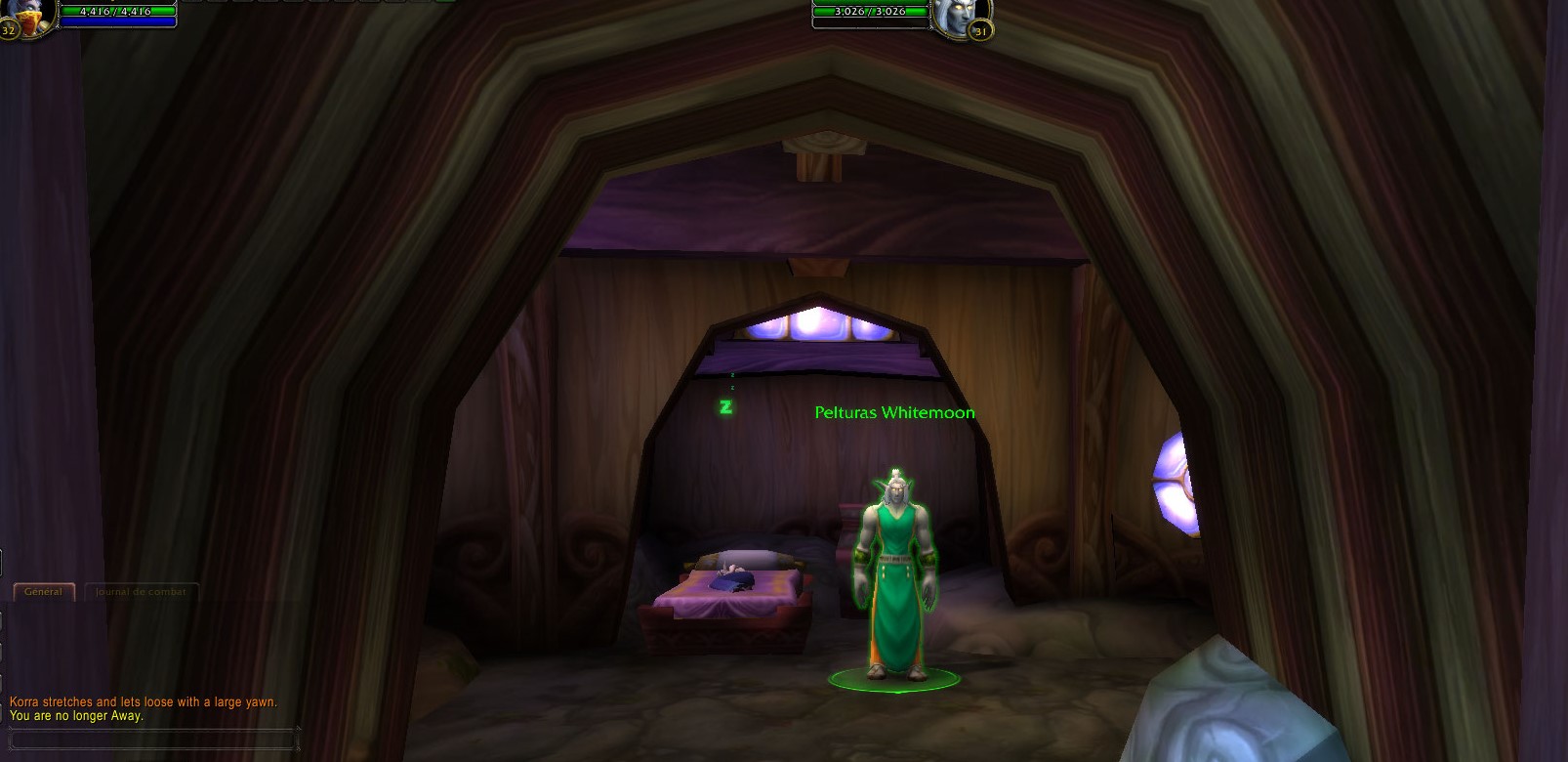Open the Journal de combat tab

tap(141, 591)
